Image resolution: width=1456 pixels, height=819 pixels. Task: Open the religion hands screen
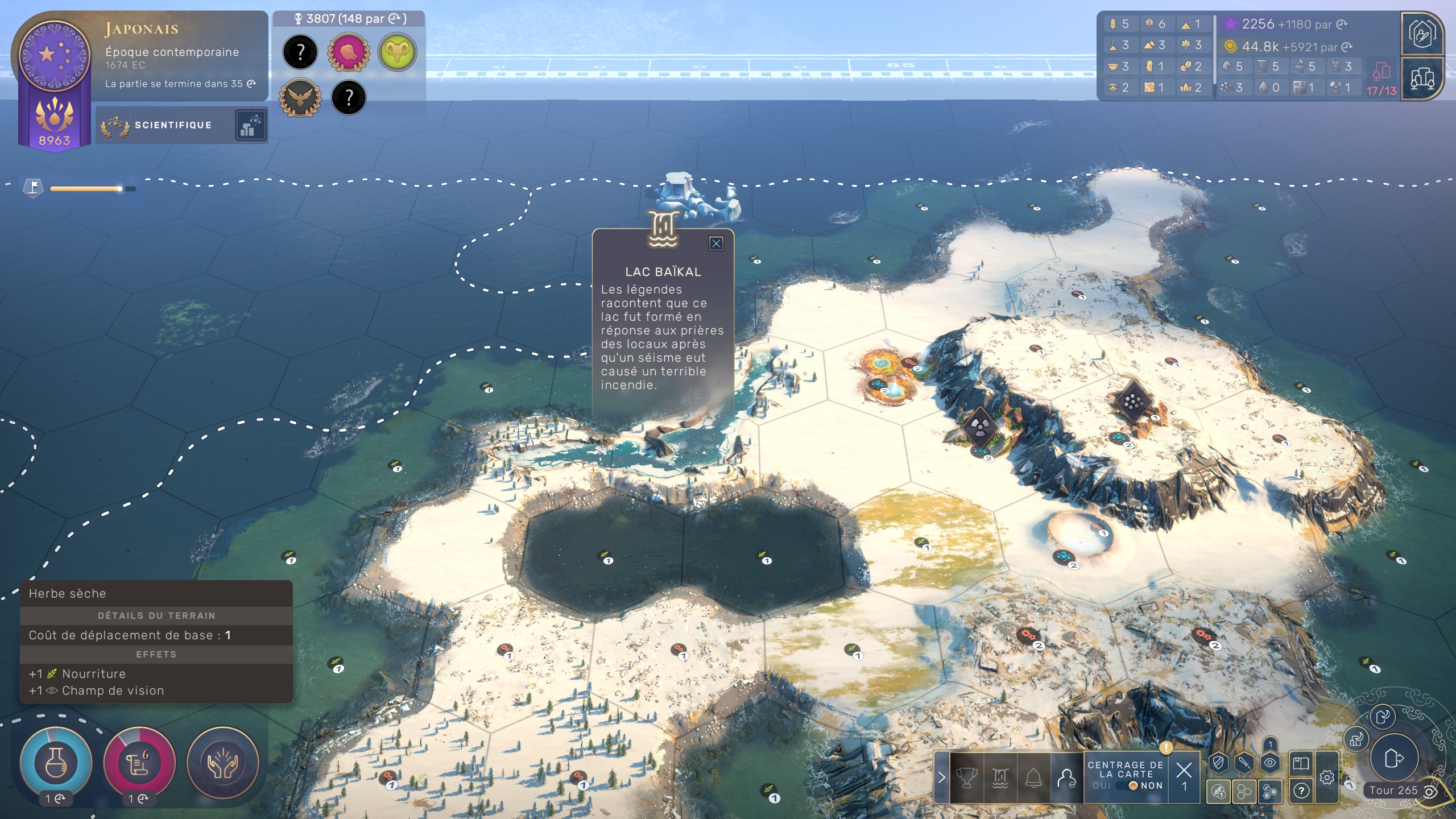(222, 763)
